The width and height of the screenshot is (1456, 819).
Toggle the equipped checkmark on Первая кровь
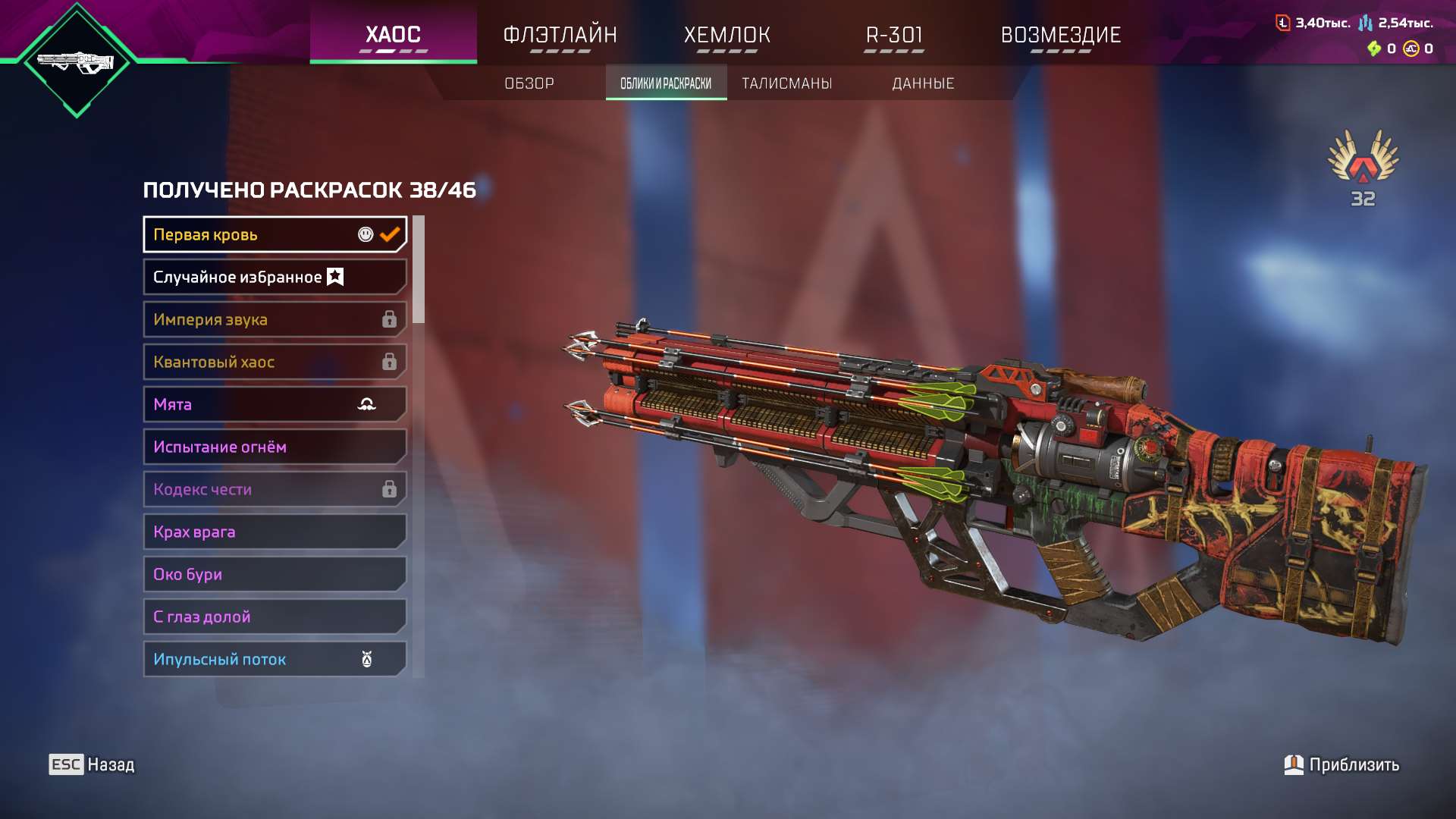pos(390,234)
